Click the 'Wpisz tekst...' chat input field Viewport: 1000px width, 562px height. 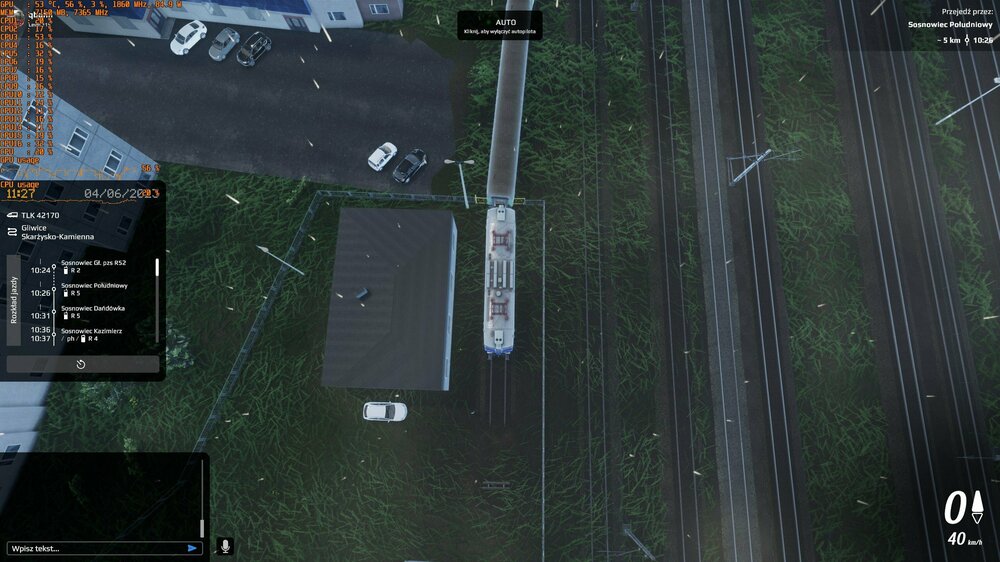95,548
